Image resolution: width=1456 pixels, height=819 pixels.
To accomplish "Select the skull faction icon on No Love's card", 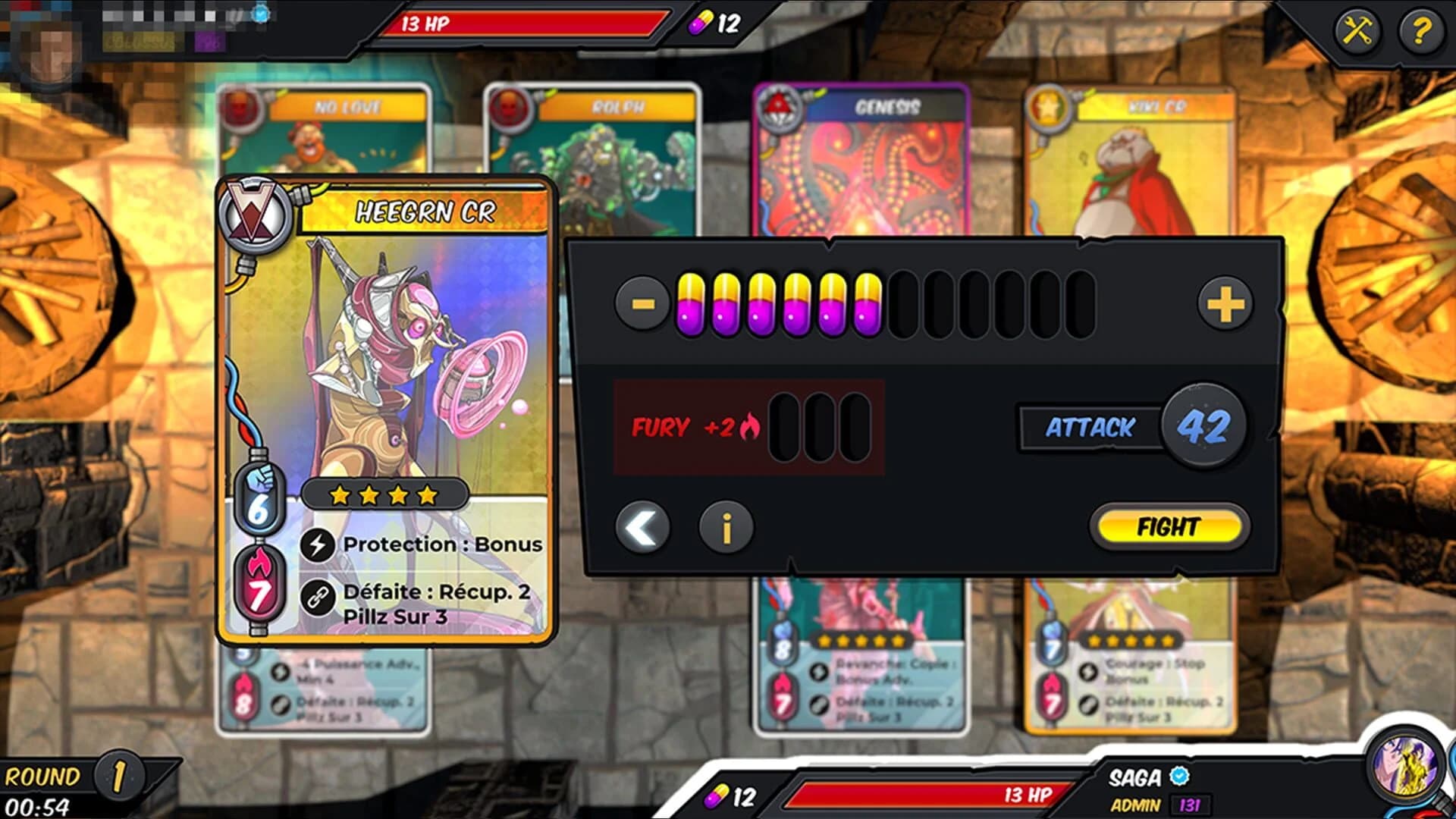I will coord(239,108).
